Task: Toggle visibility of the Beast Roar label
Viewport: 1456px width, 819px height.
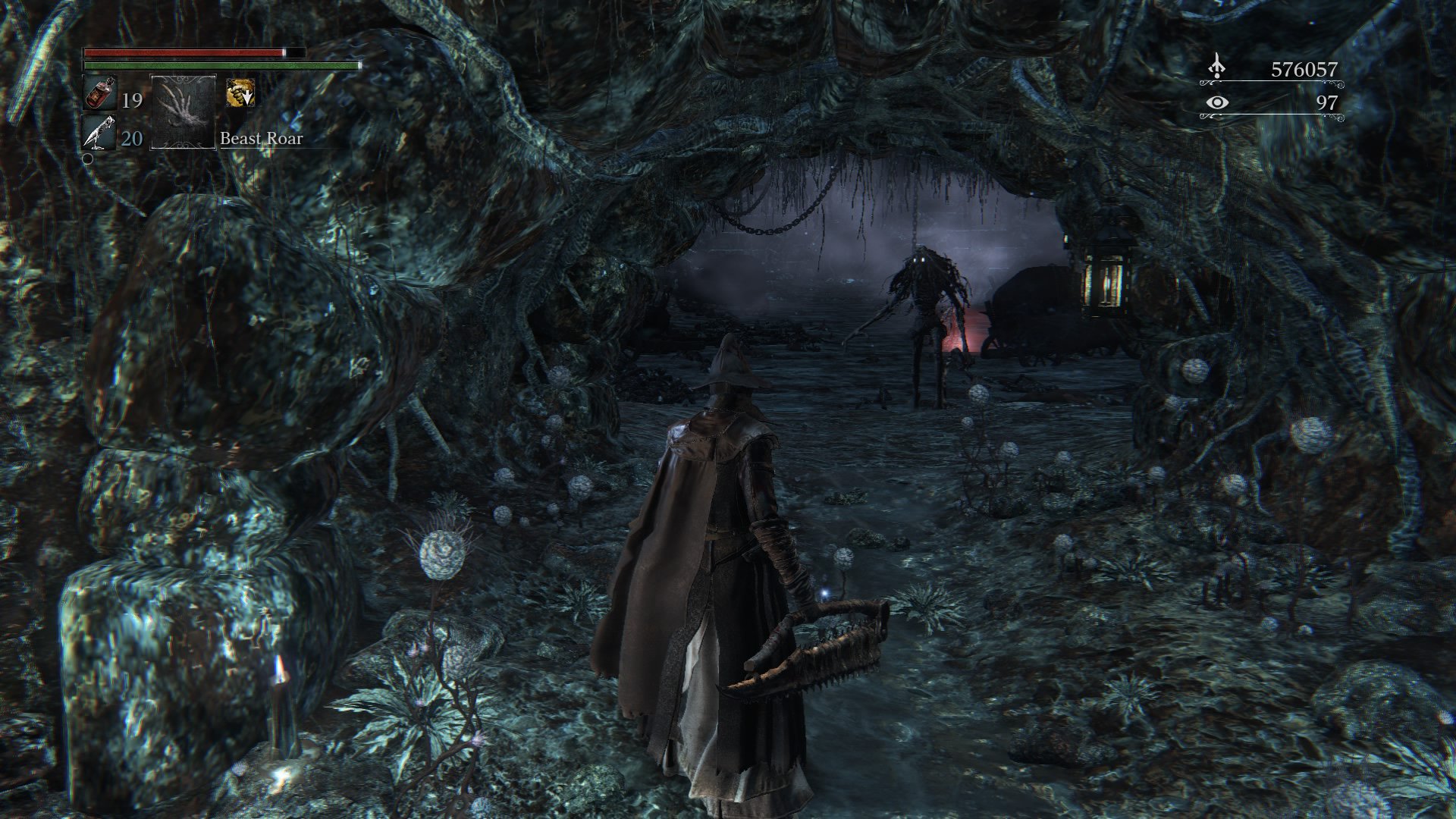Action: [x=262, y=139]
